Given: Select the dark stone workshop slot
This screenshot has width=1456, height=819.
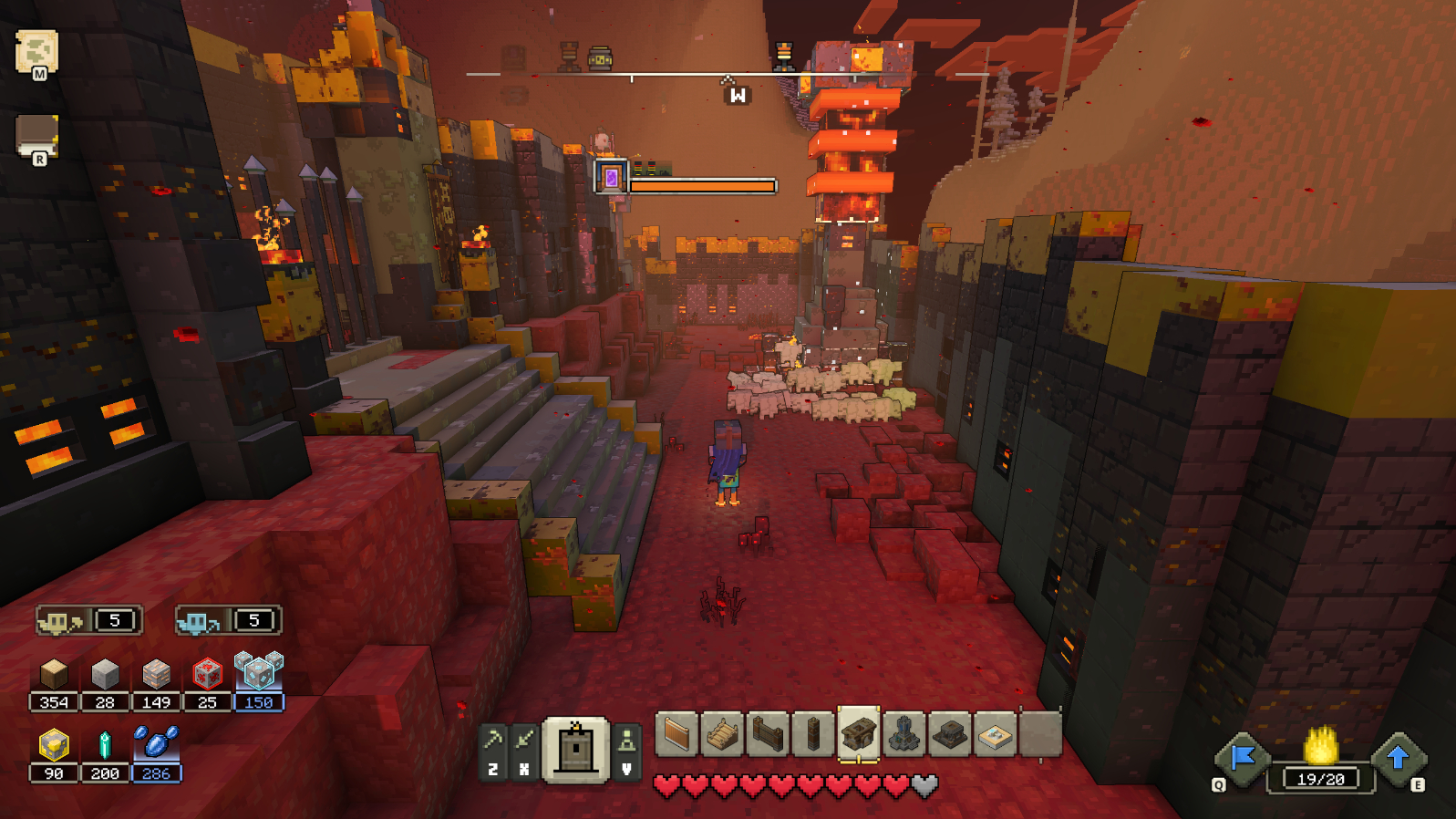Looking at the screenshot, I should pyautogui.click(x=950, y=734).
